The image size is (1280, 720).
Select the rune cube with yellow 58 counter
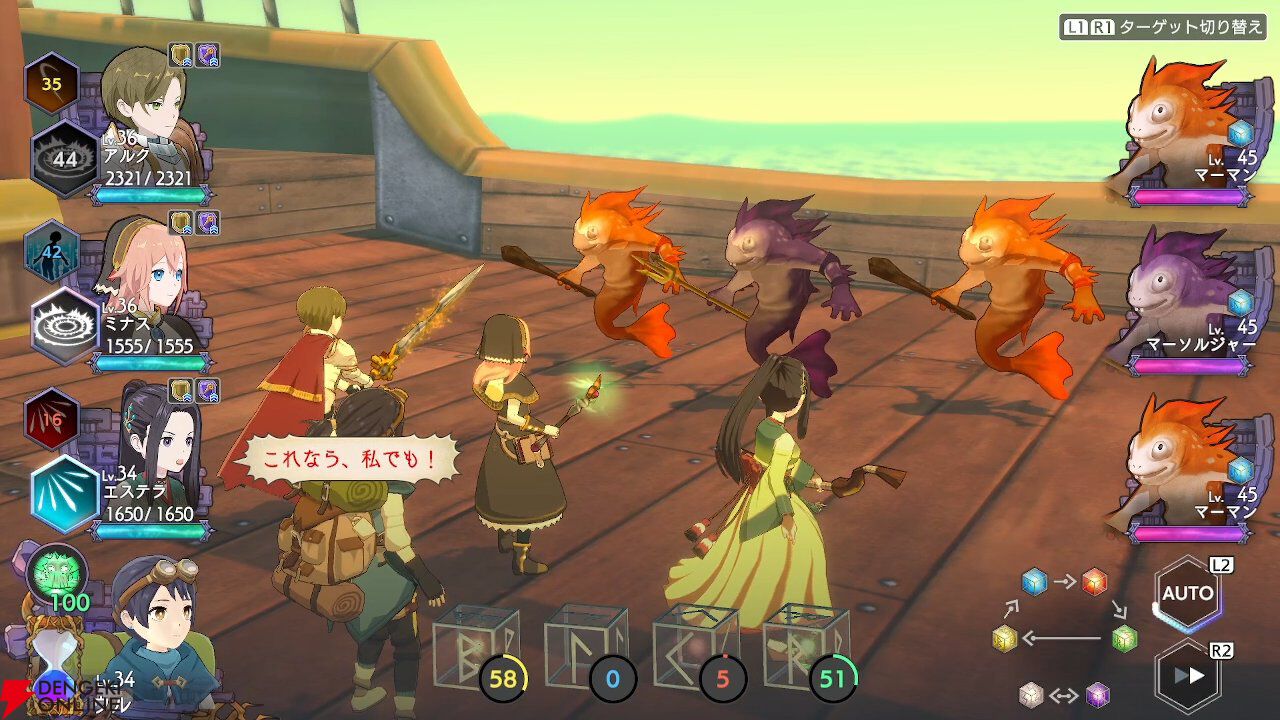[476, 648]
